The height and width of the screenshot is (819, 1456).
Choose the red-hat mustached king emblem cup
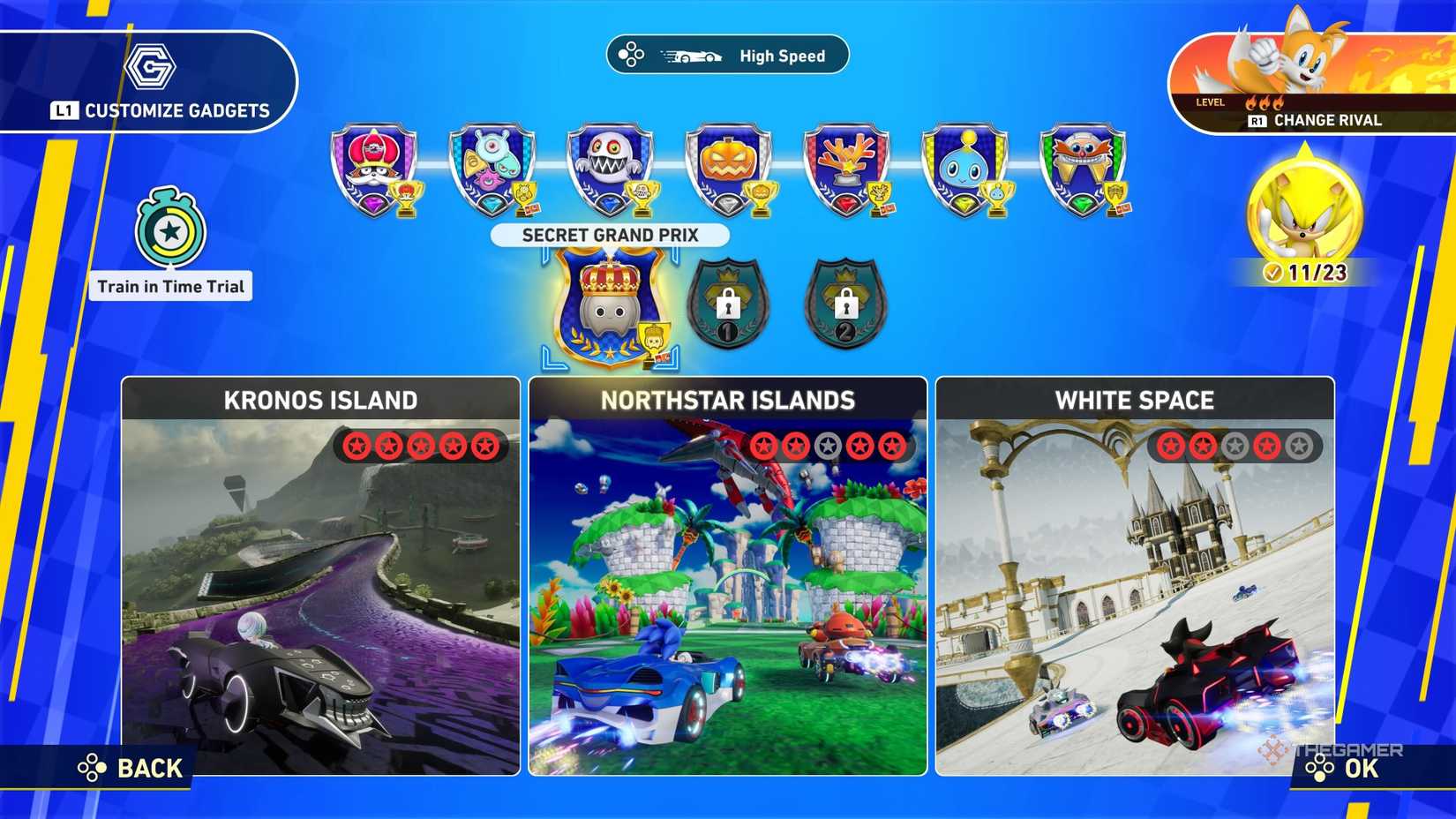click(x=374, y=170)
